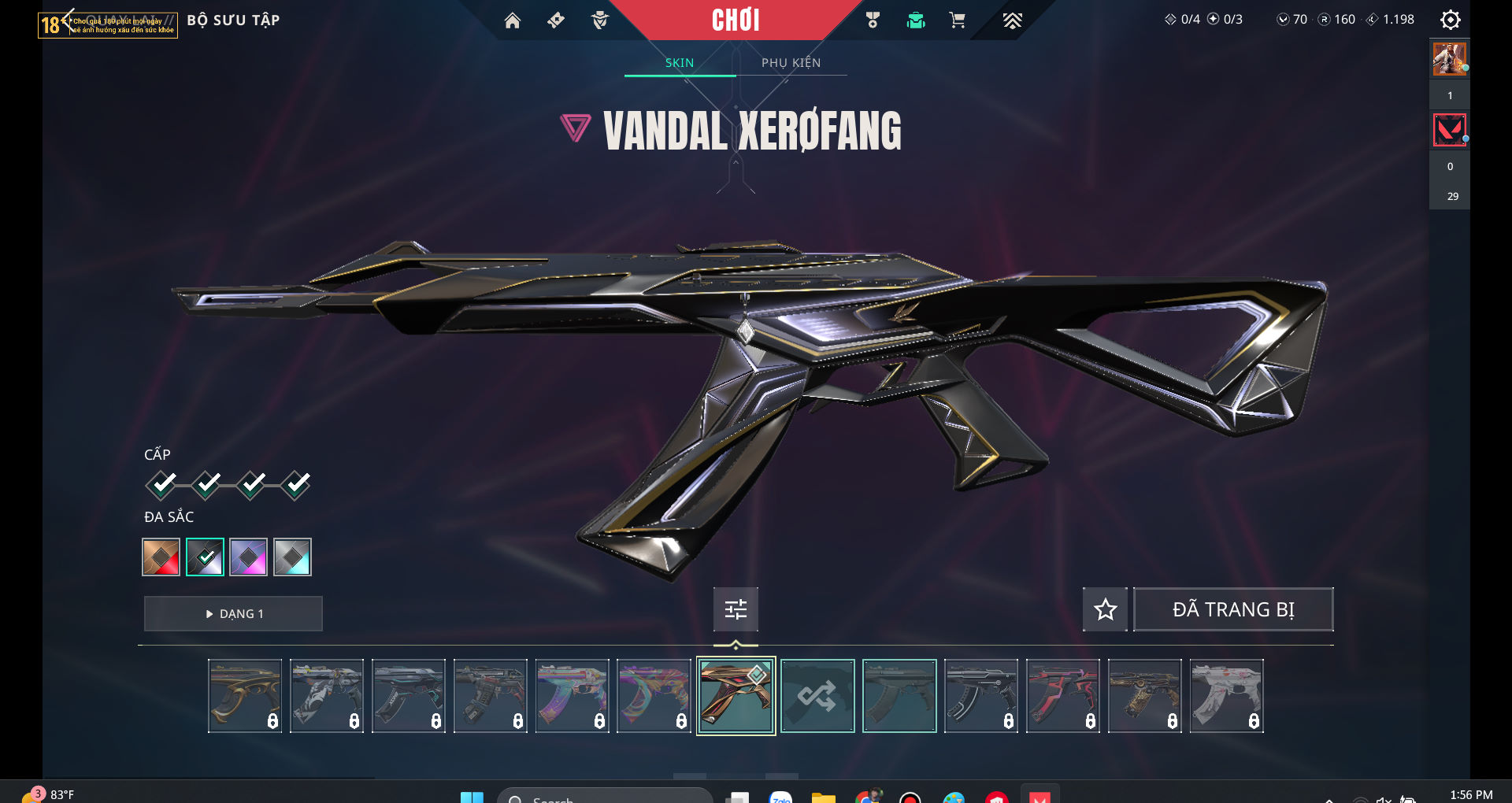Choose the red-gold color variant swatch
1512x803 pixels.
[161, 557]
